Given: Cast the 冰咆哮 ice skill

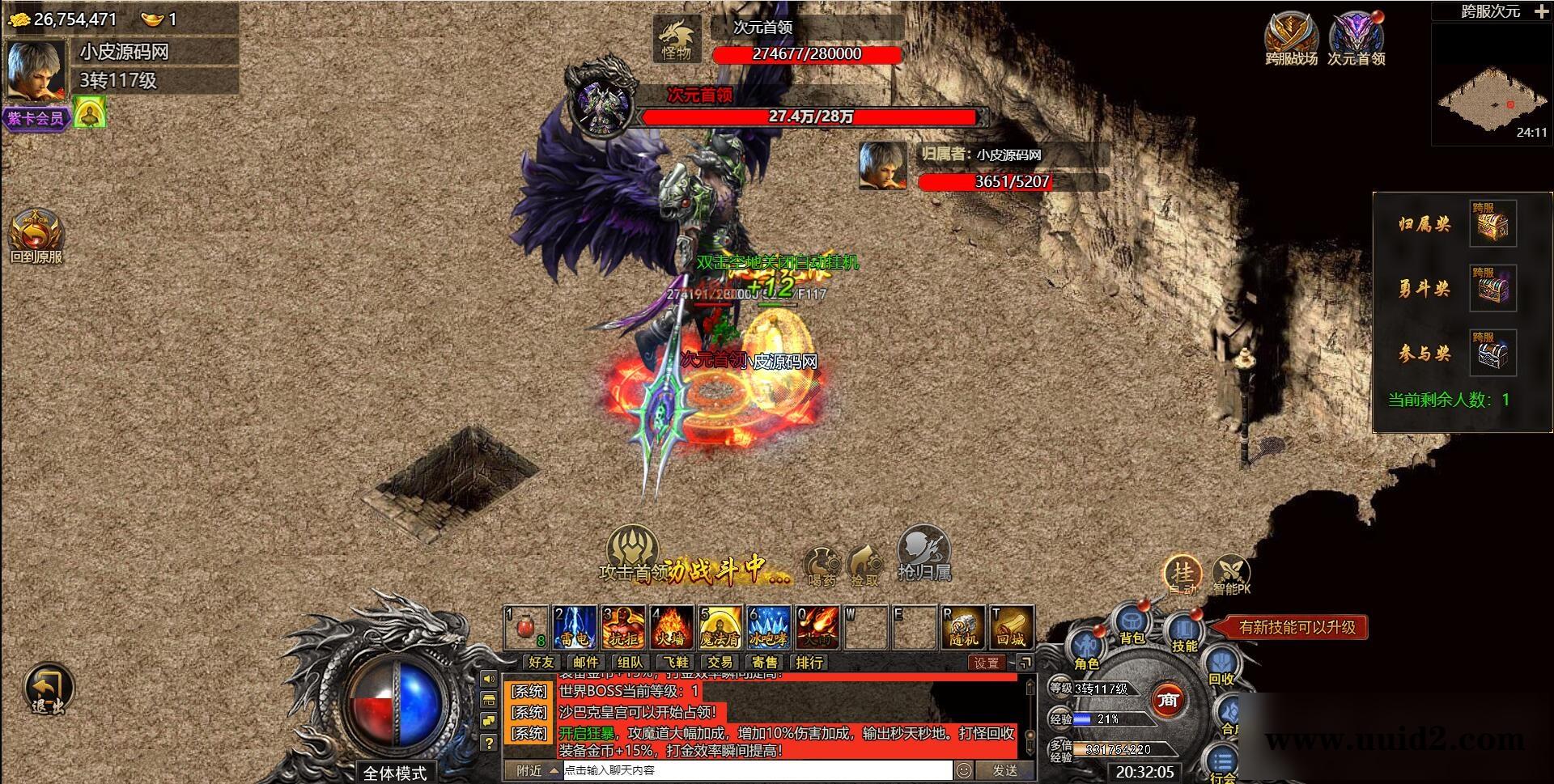Looking at the screenshot, I should point(767,628).
